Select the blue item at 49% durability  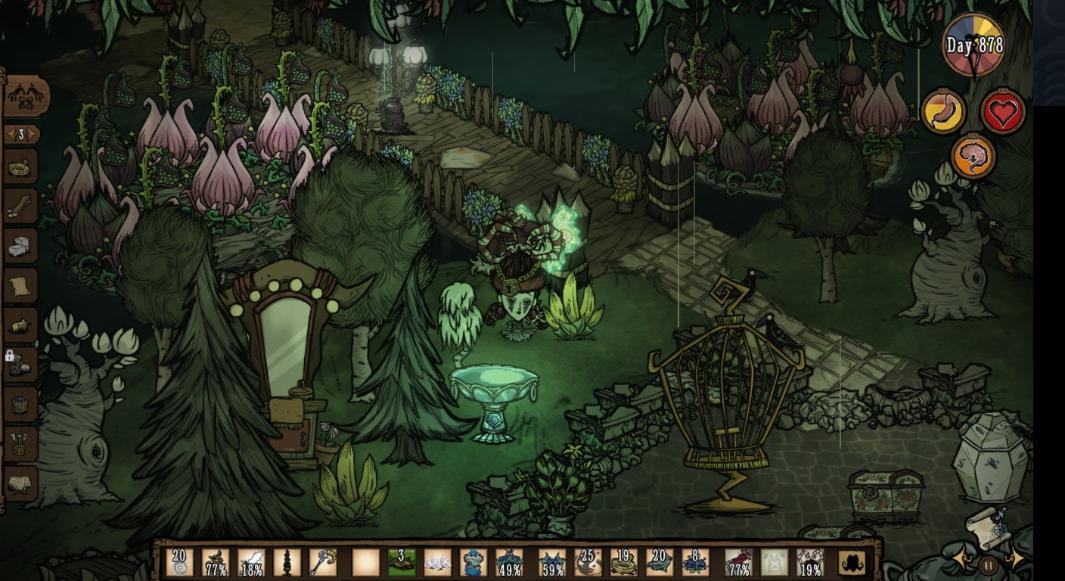[509, 562]
